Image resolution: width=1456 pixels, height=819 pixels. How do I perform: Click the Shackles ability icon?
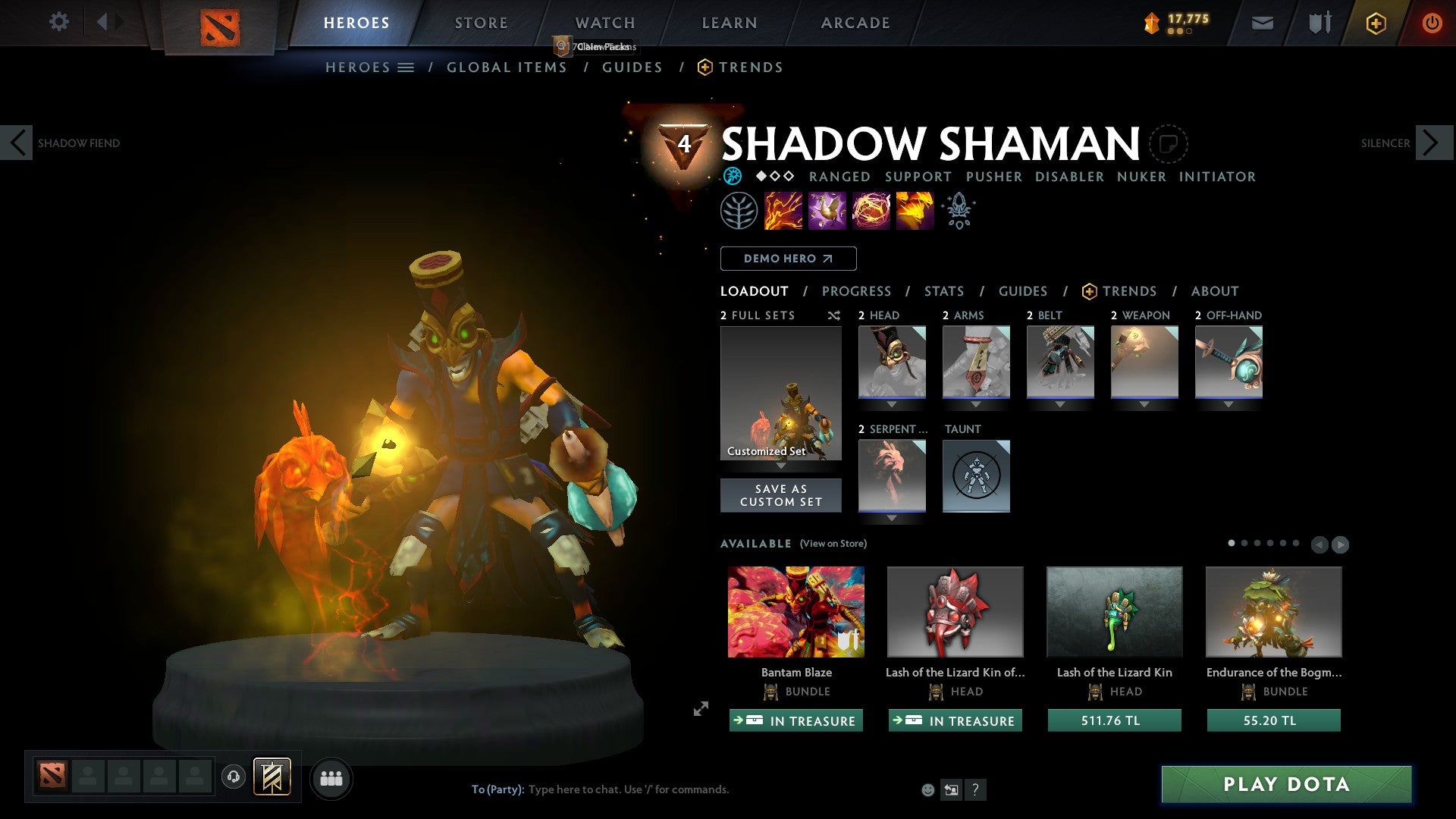pos(871,210)
